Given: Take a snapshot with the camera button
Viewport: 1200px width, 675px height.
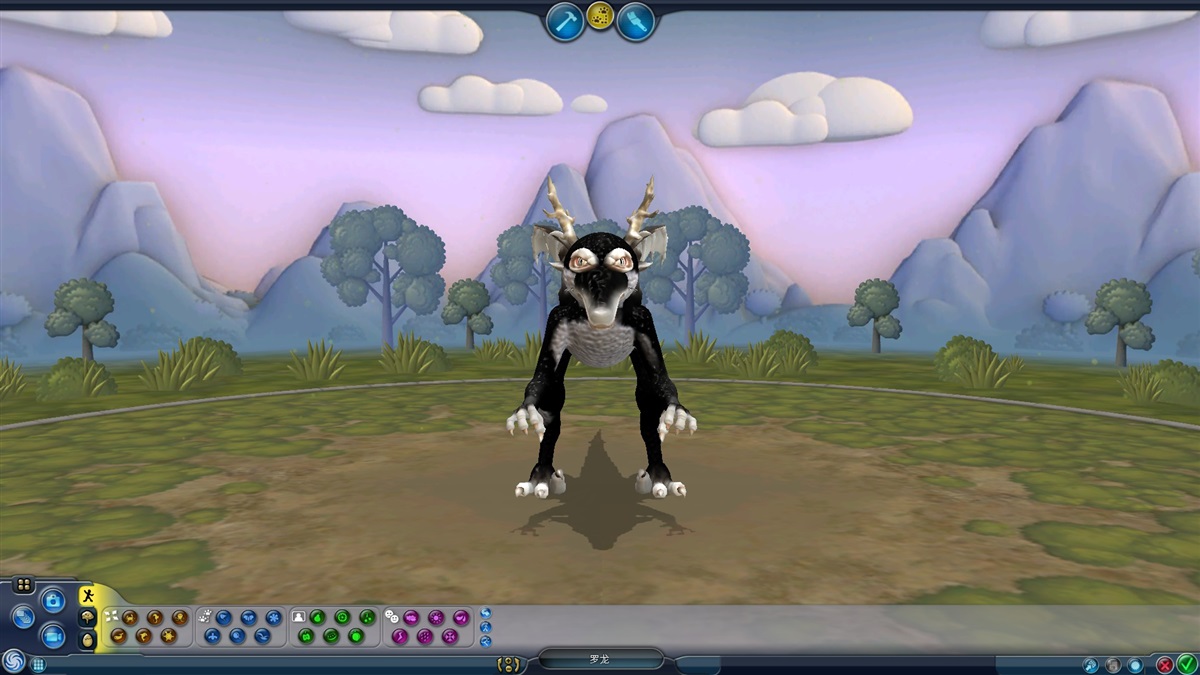Looking at the screenshot, I should pos(53,601).
